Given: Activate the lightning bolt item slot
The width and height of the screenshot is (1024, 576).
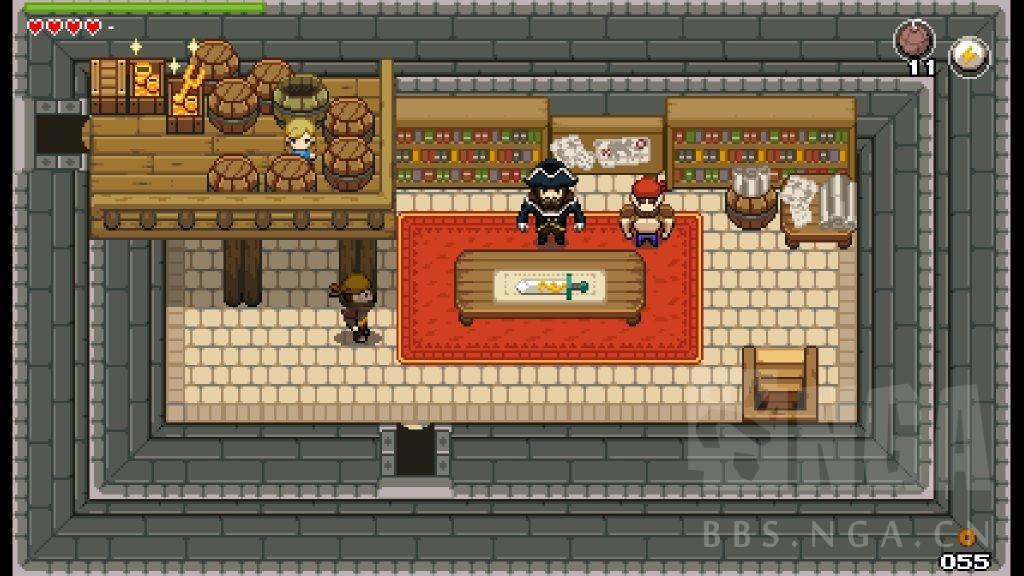Looking at the screenshot, I should (967, 55).
